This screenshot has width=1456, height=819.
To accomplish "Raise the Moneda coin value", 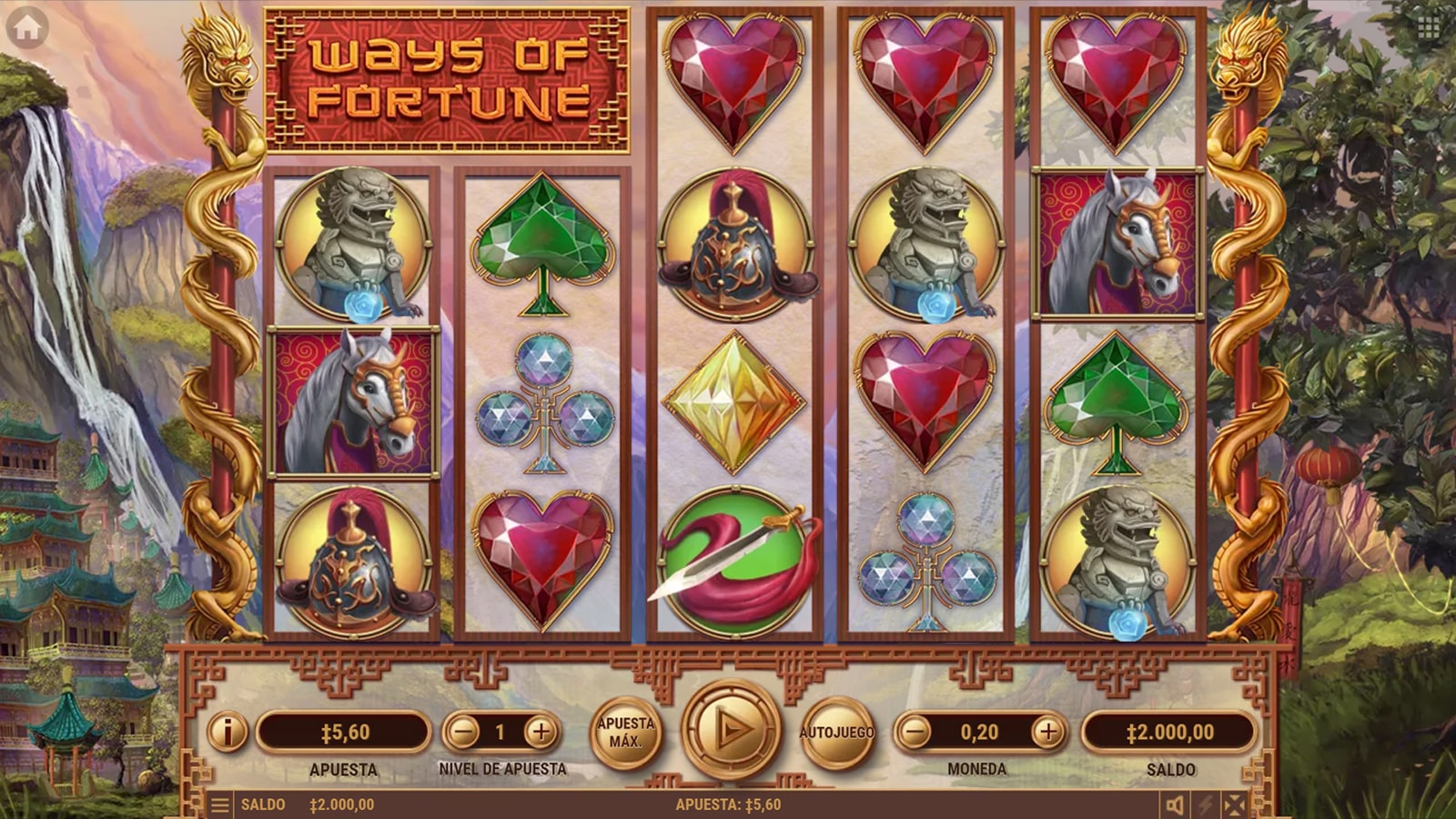I will pos(1048,732).
